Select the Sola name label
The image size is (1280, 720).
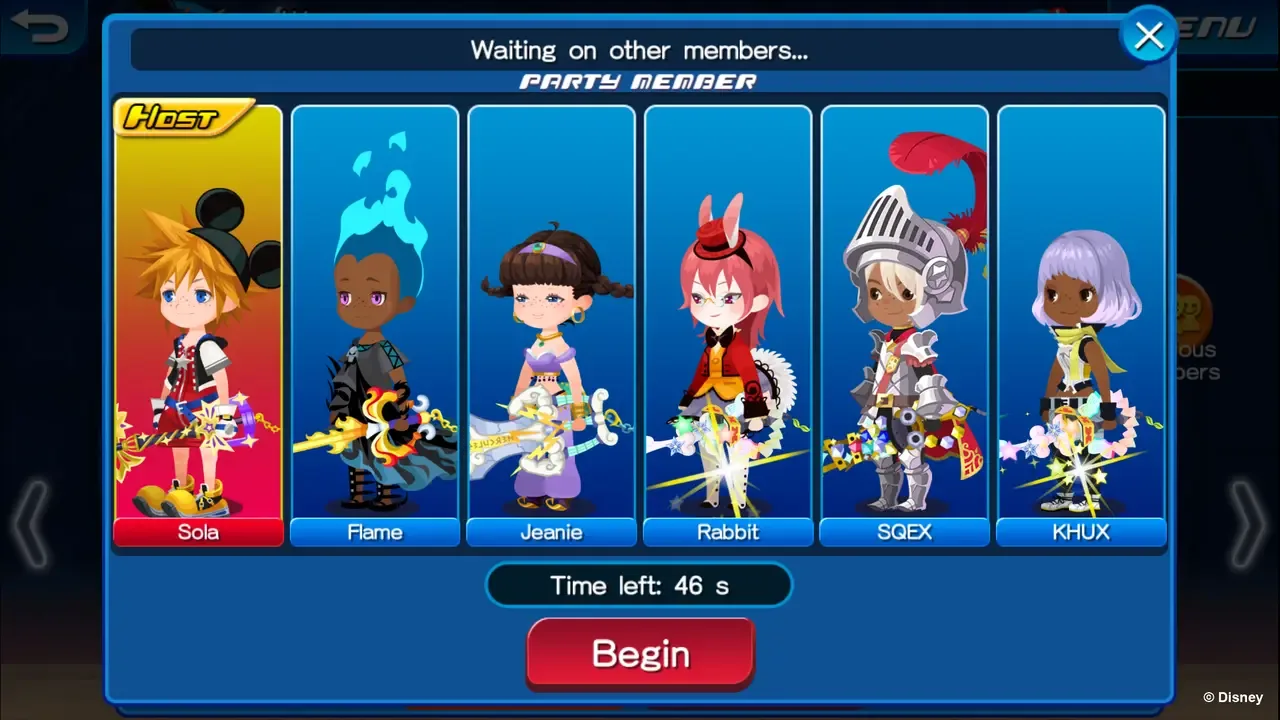(197, 532)
